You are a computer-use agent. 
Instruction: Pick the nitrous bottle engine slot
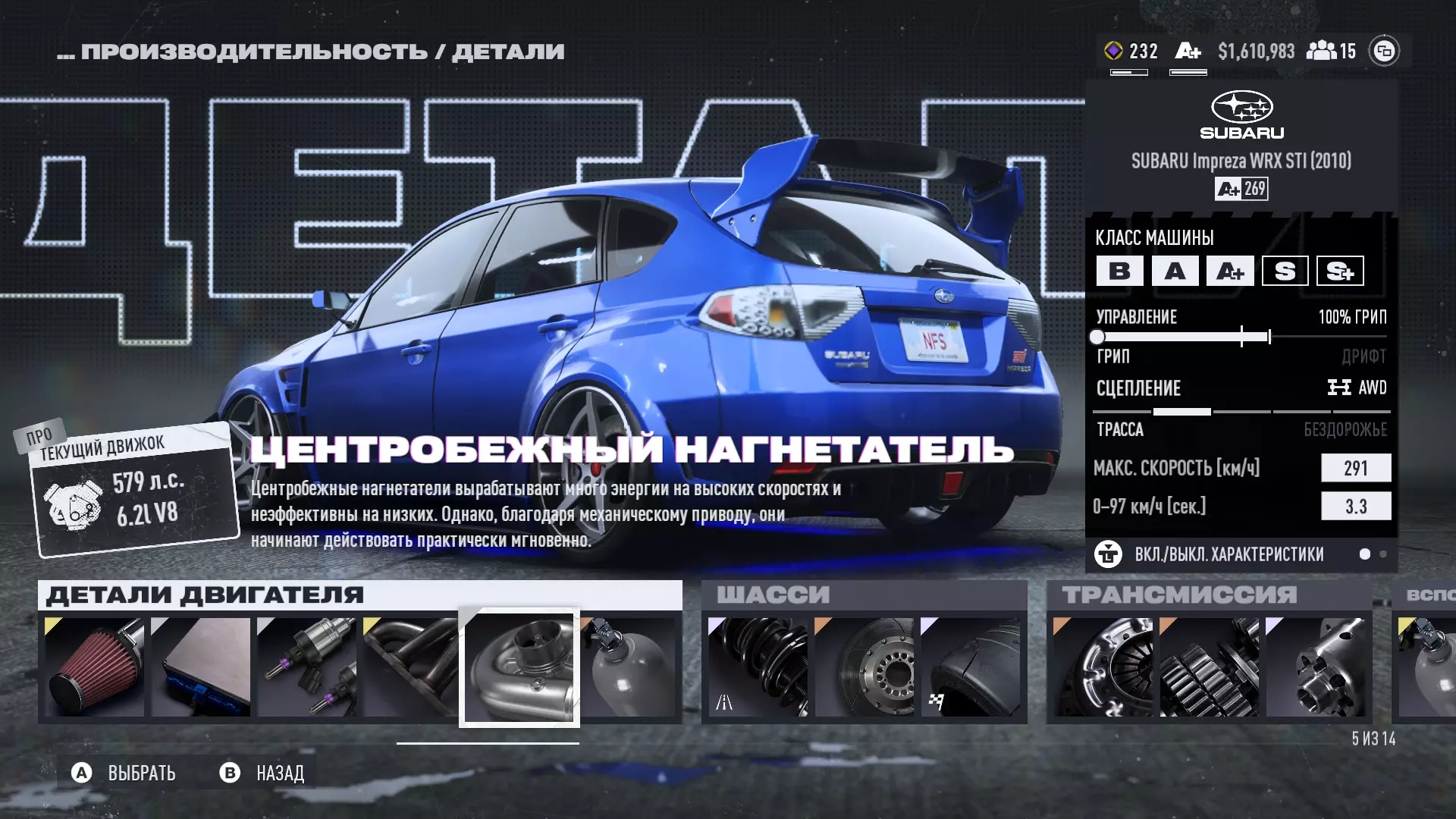click(629, 667)
